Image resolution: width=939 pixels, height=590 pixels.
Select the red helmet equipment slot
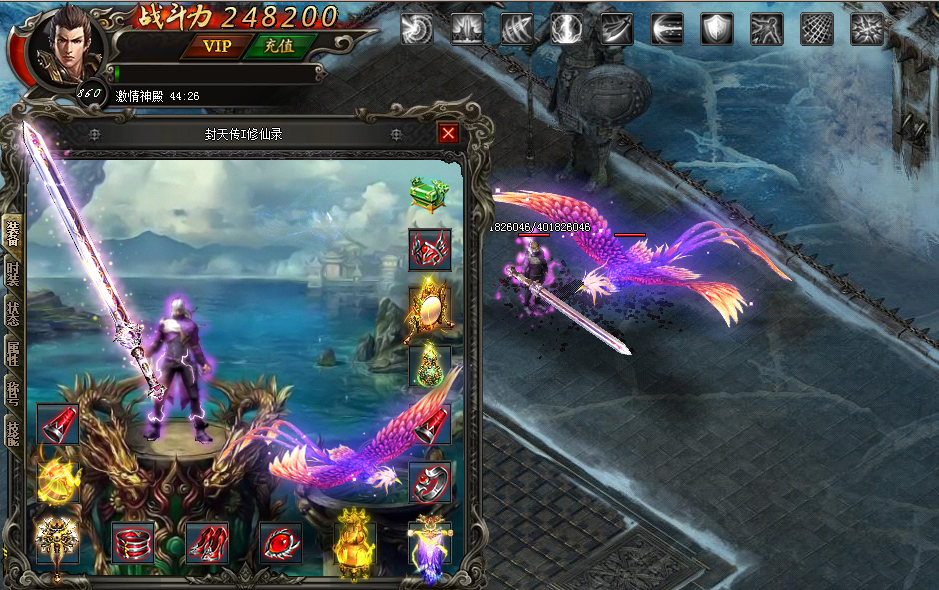coord(429,250)
